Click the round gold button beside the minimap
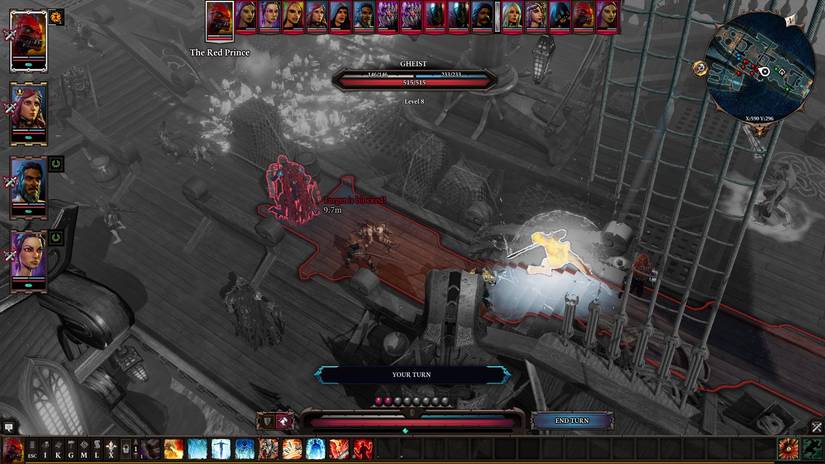The height and width of the screenshot is (464, 825). pos(700,68)
